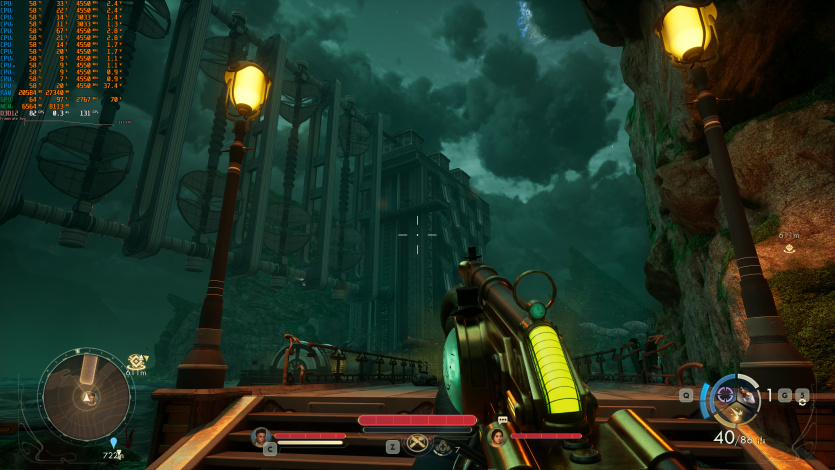This screenshot has height=470, width=835.
Task: Use the consumable item with count 7
Action: pyautogui.click(x=442, y=447)
